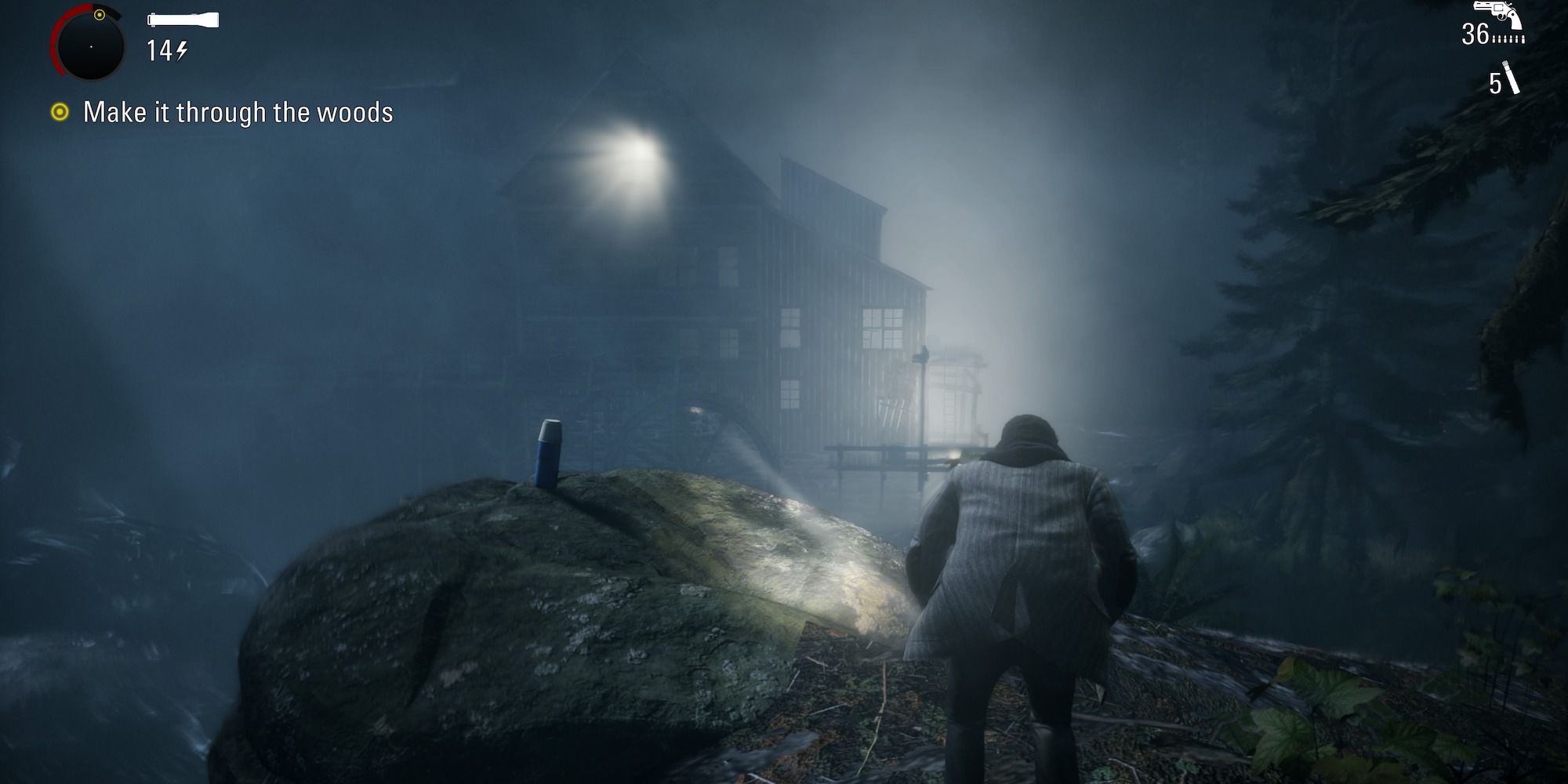This screenshot has height=784, width=1568.
Task: Expand the flare count showing 5
Action: (x=1496, y=82)
